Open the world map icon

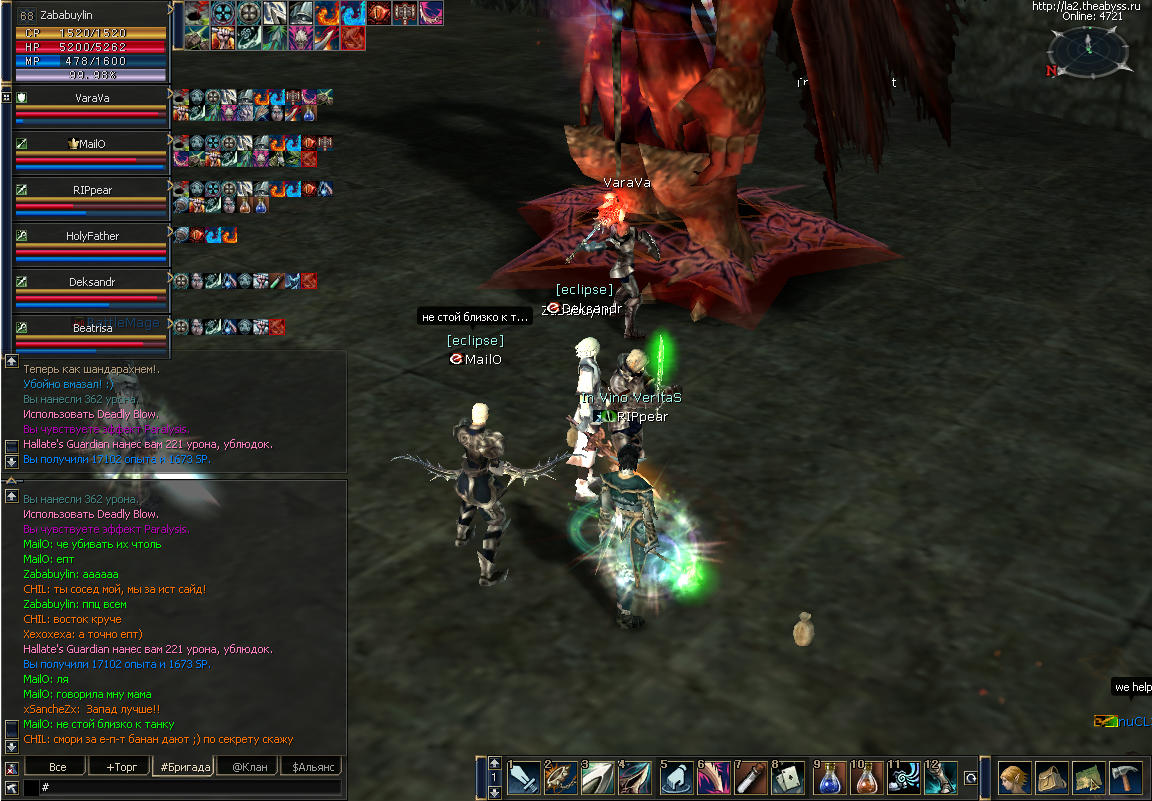tap(1089, 777)
